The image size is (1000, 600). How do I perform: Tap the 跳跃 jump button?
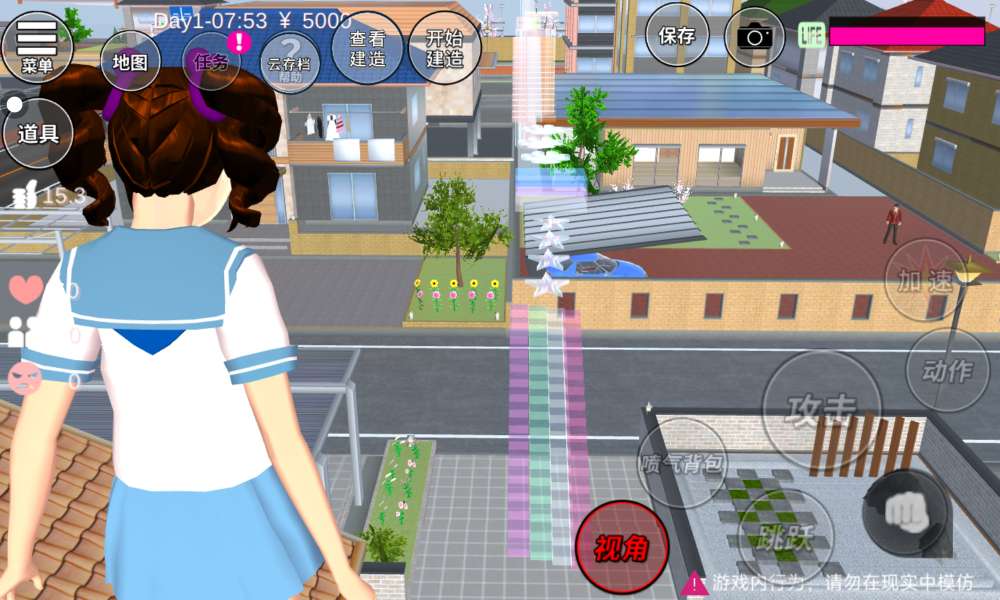[x=785, y=537]
